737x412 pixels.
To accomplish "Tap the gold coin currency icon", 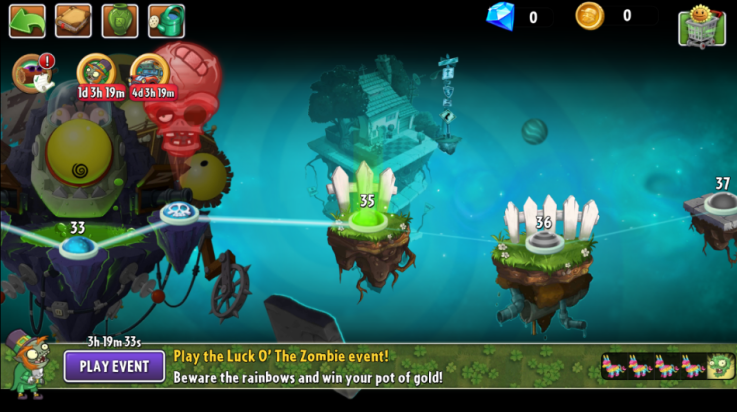I will pos(590,16).
